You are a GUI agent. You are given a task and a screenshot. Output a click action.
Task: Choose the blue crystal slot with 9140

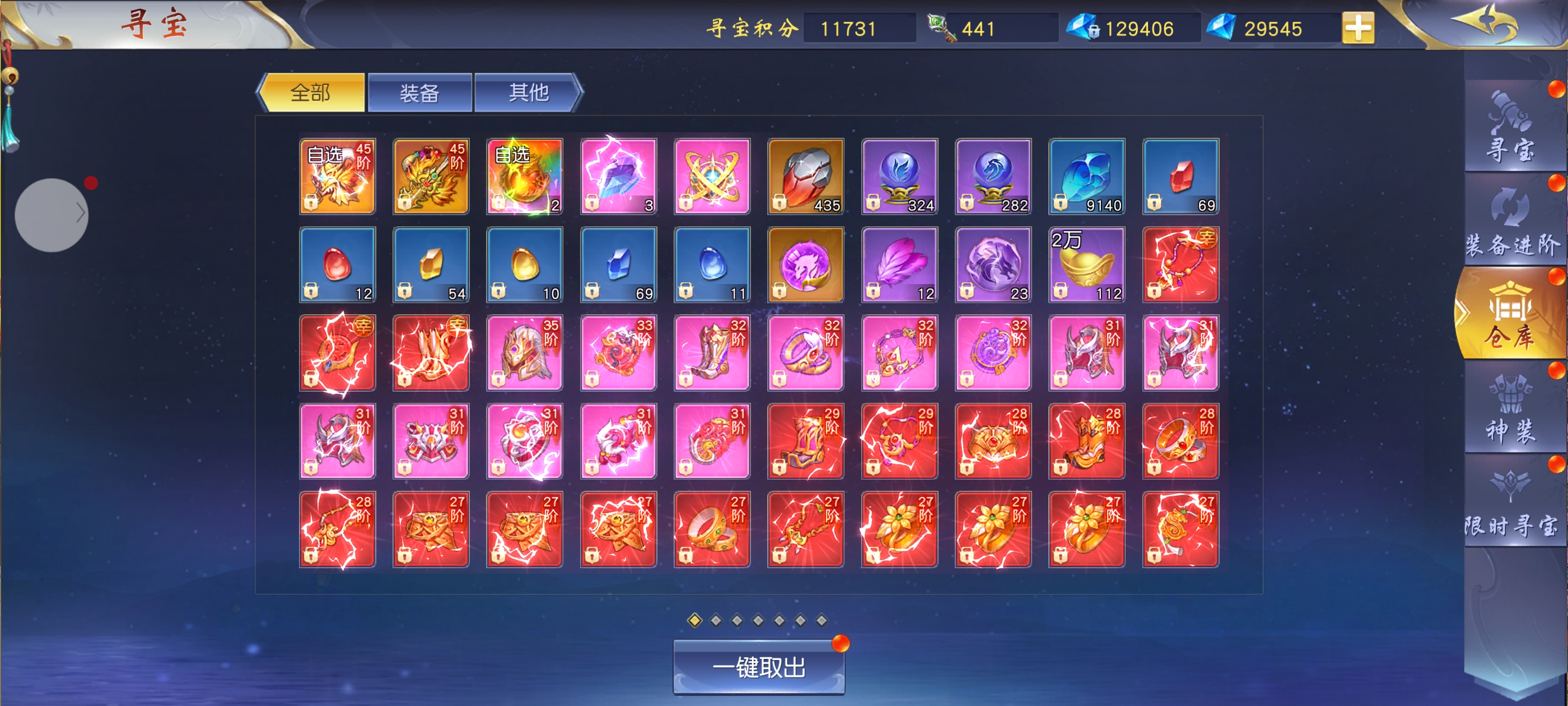click(x=1086, y=176)
